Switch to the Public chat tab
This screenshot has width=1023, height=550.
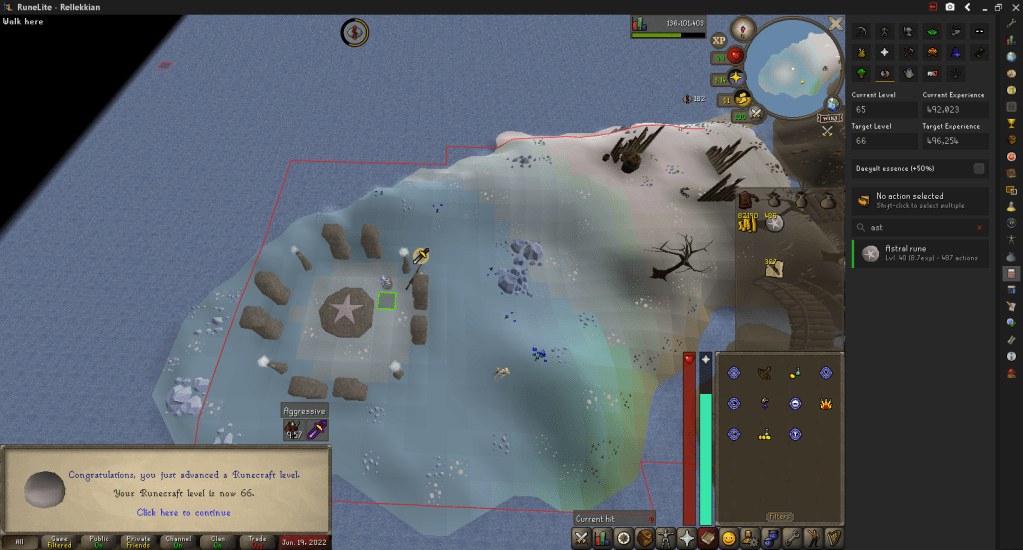pyautogui.click(x=97, y=542)
